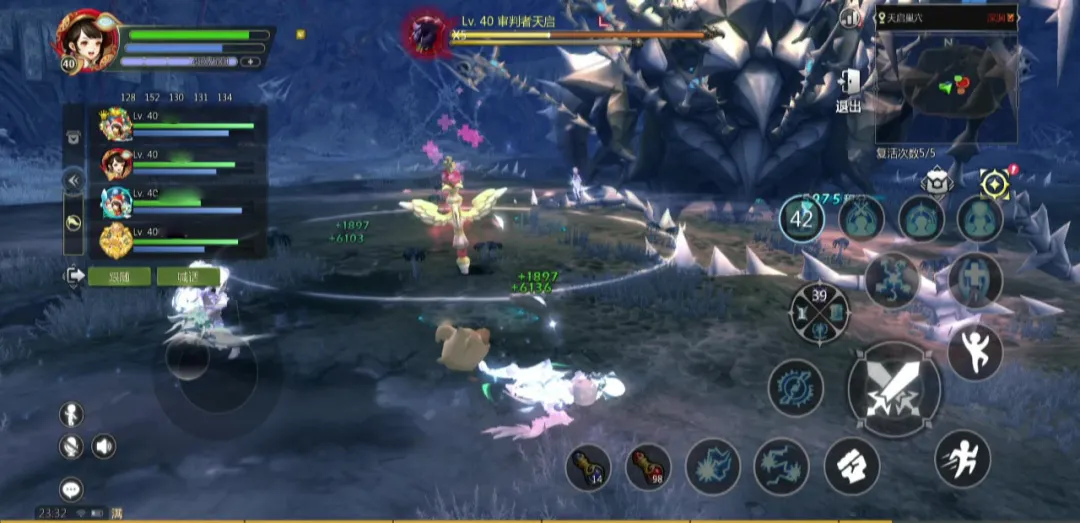Click the exit dungeon door button
Screen dimensions: 1080x523
[x=849, y=90]
